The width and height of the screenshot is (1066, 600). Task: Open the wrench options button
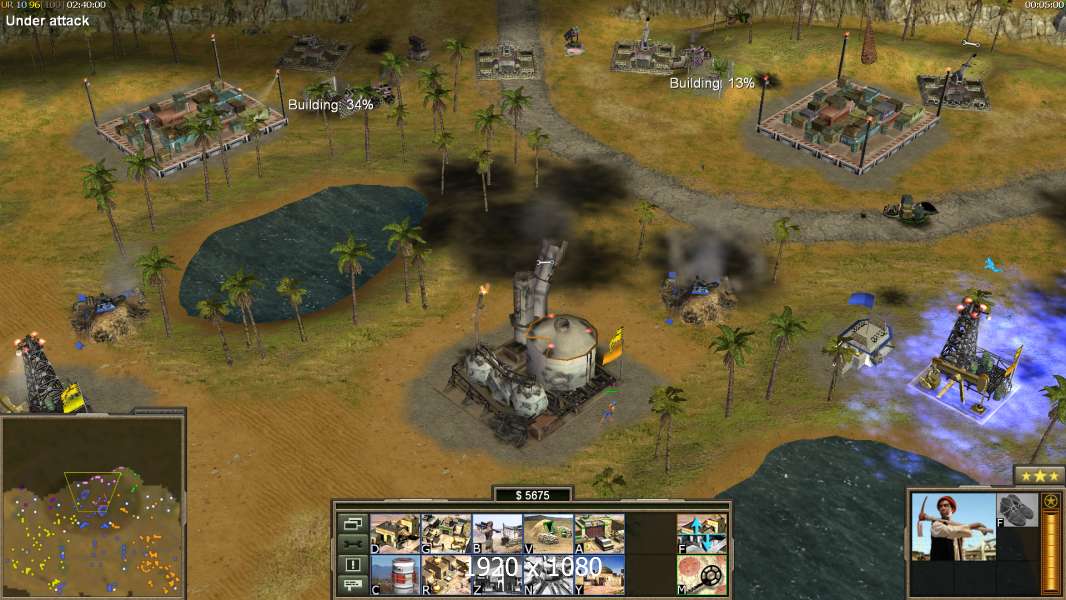tap(352, 544)
